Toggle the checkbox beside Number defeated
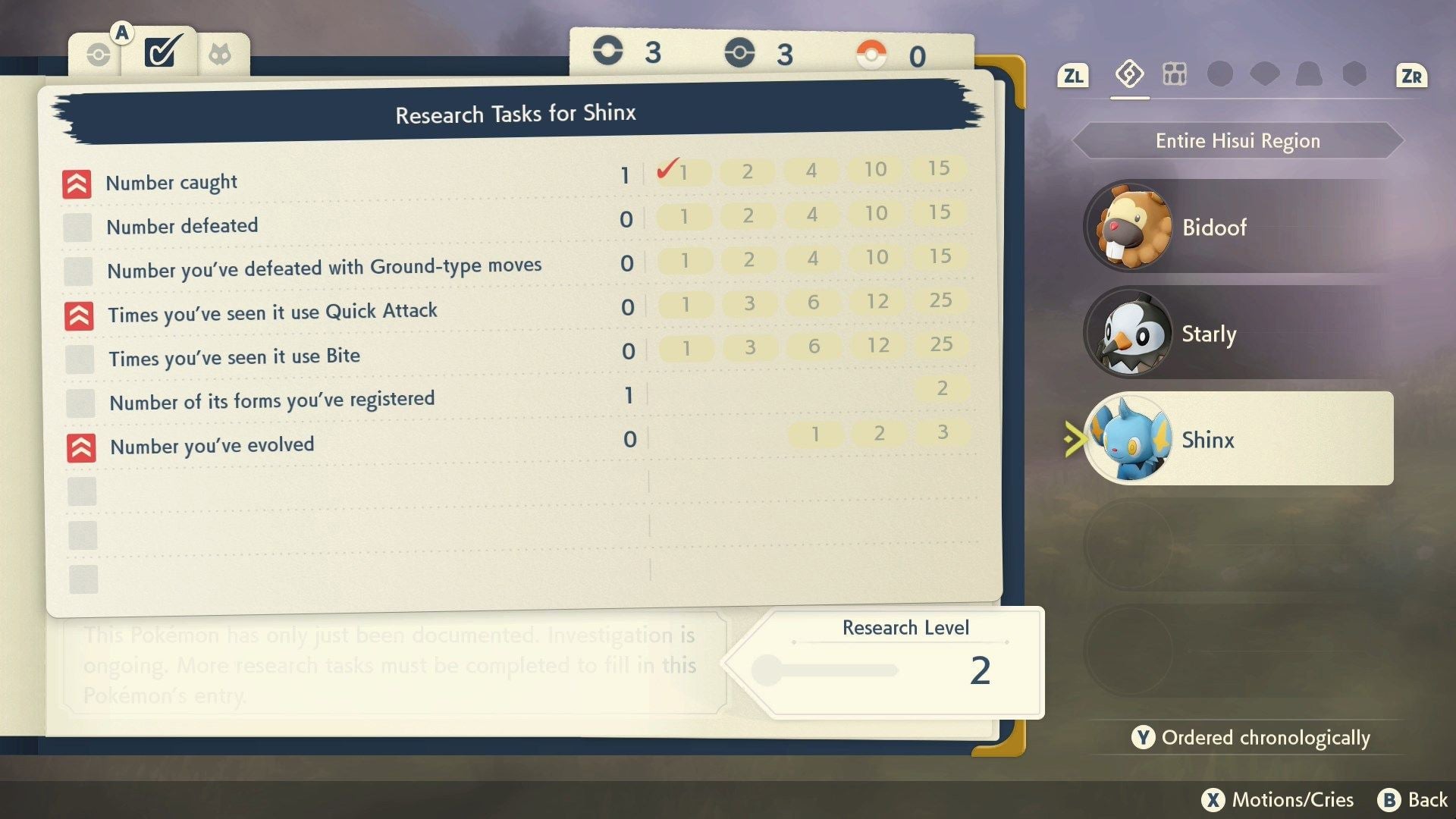The height and width of the screenshot is (819, 1456). pos(79,228)
